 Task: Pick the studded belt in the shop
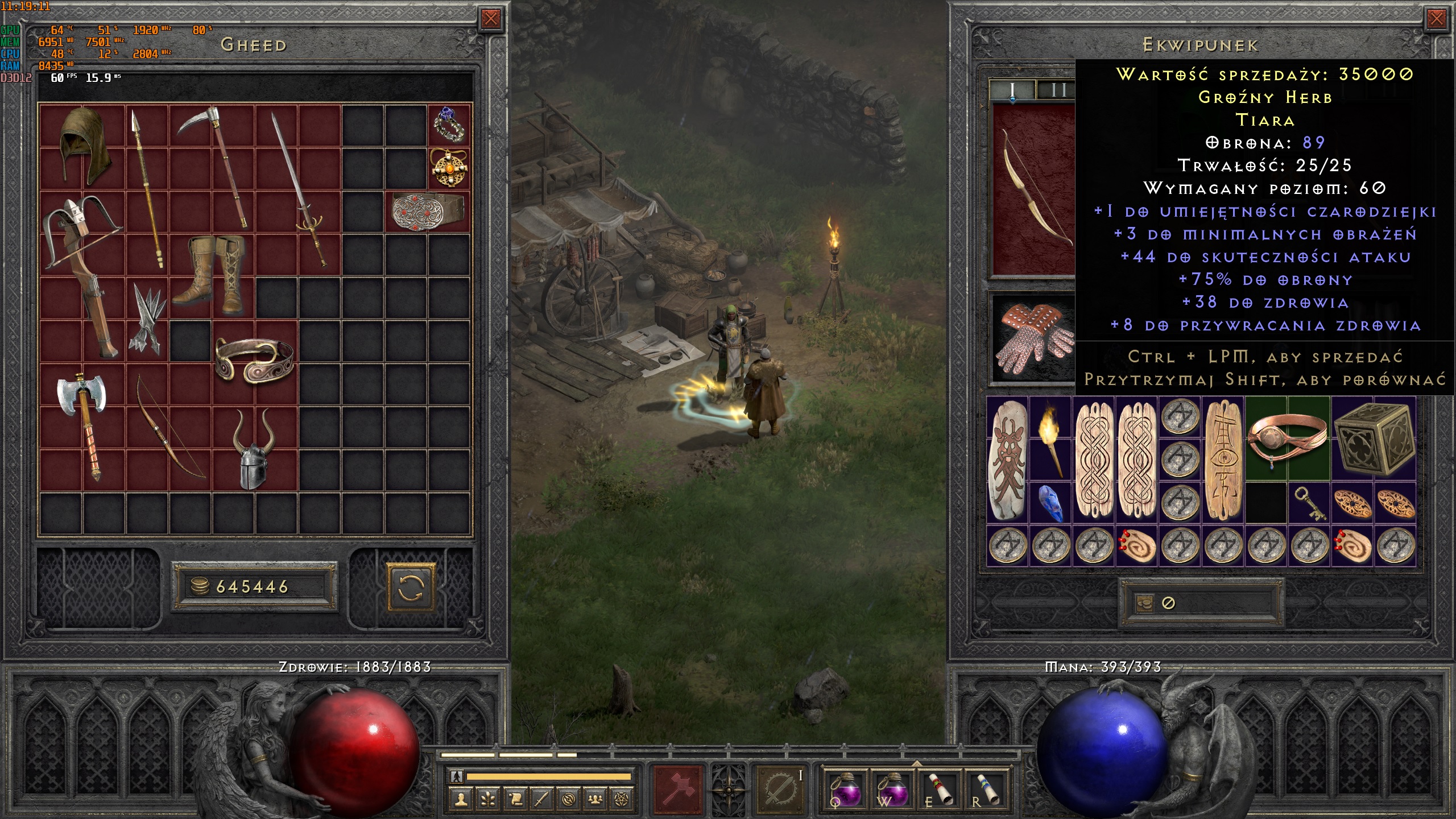(427, 211)
